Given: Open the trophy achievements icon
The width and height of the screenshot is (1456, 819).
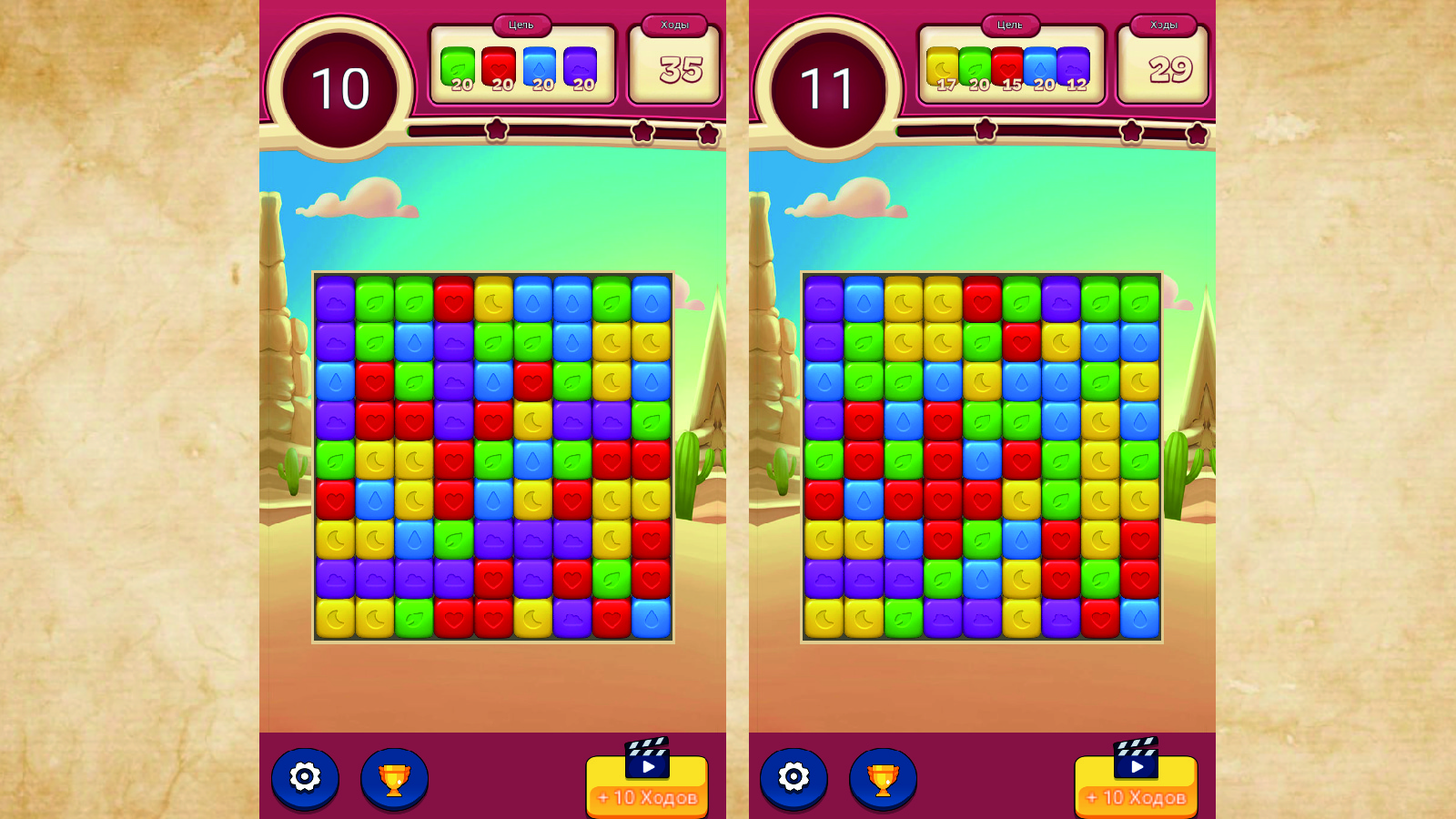Looking at the screenshot, I should [x=393, y=778].
